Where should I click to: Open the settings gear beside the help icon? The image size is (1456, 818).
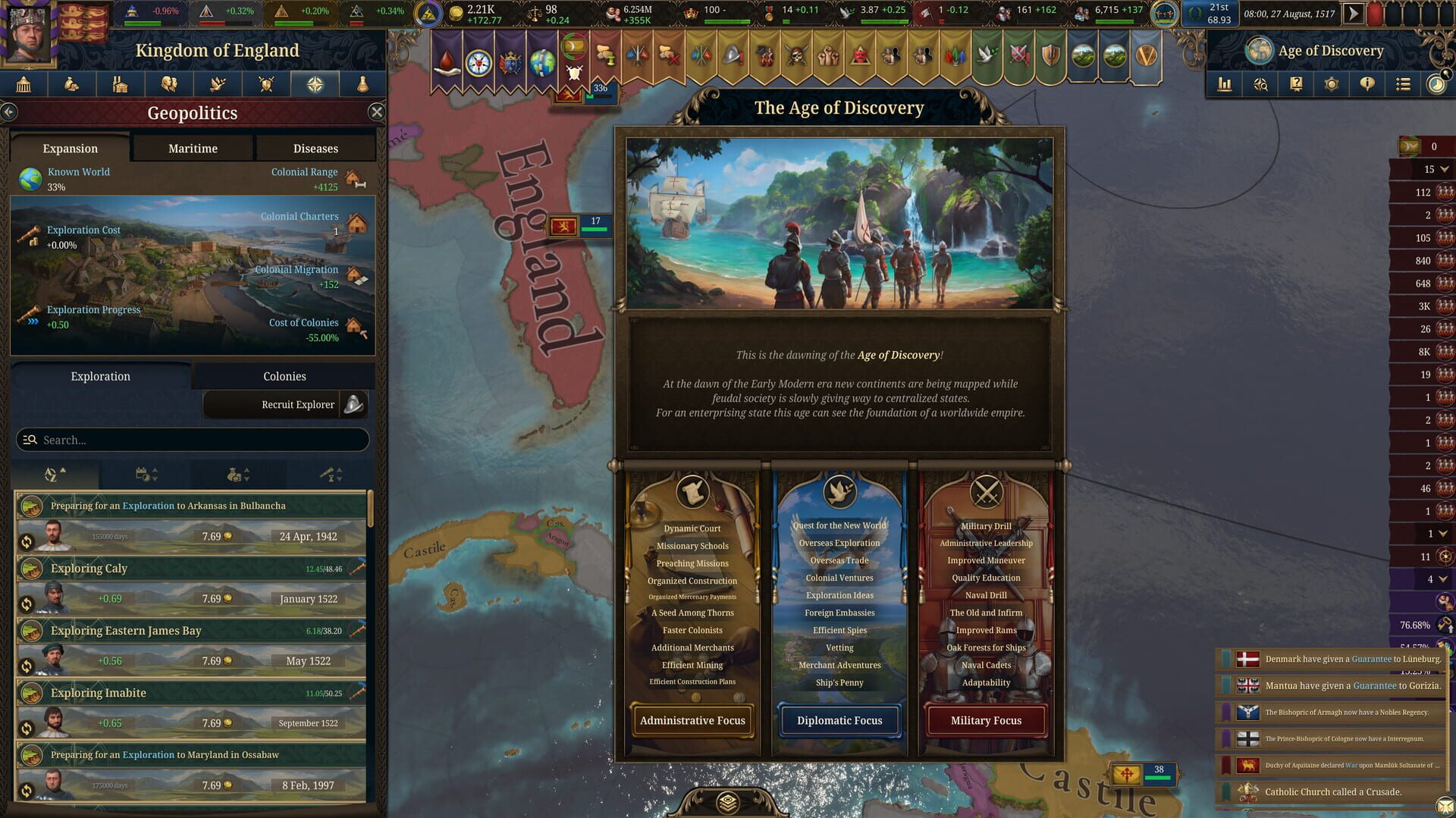(1332, 84)
